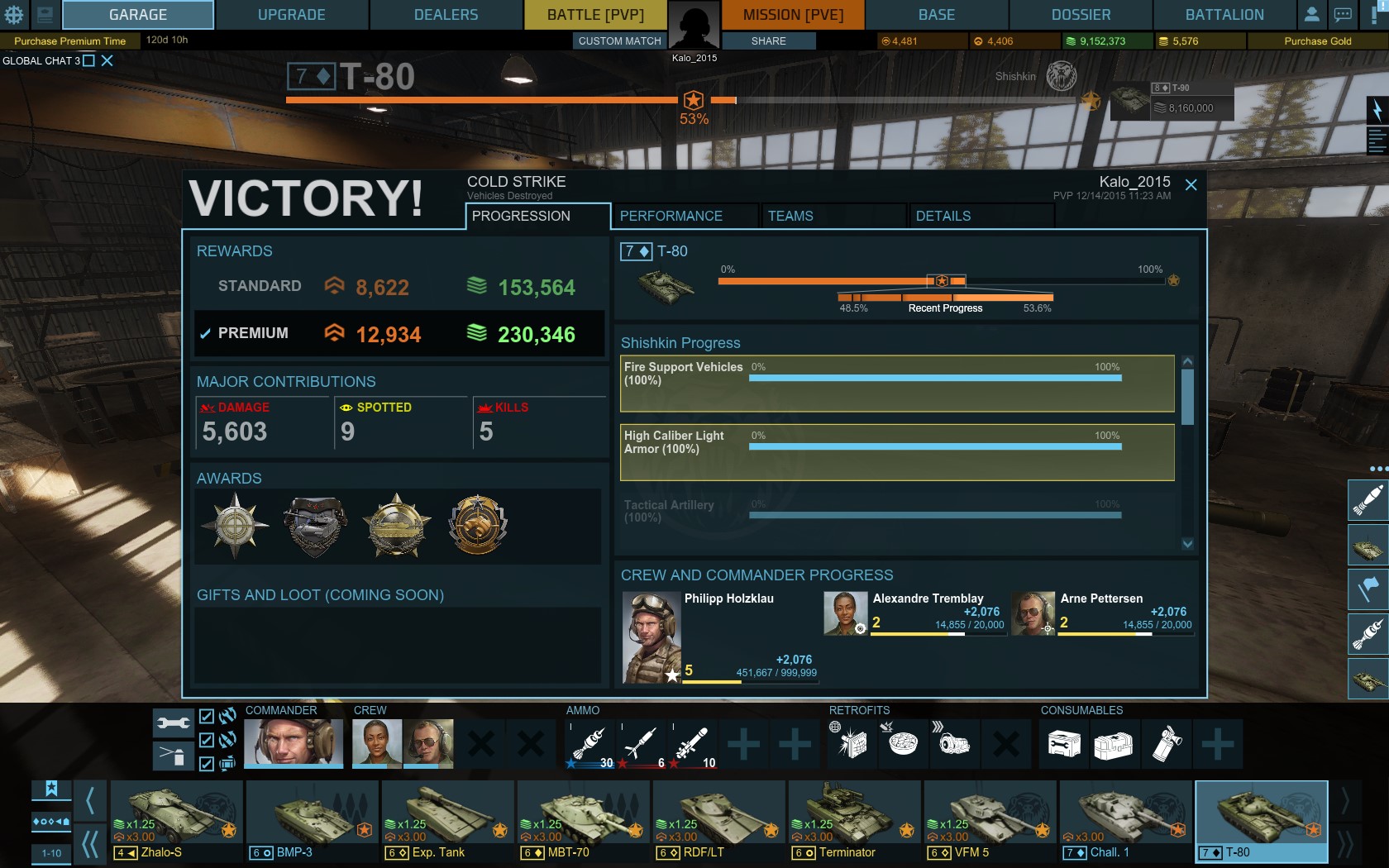
Task: Open the Base menu
Action: click(937, 15)
